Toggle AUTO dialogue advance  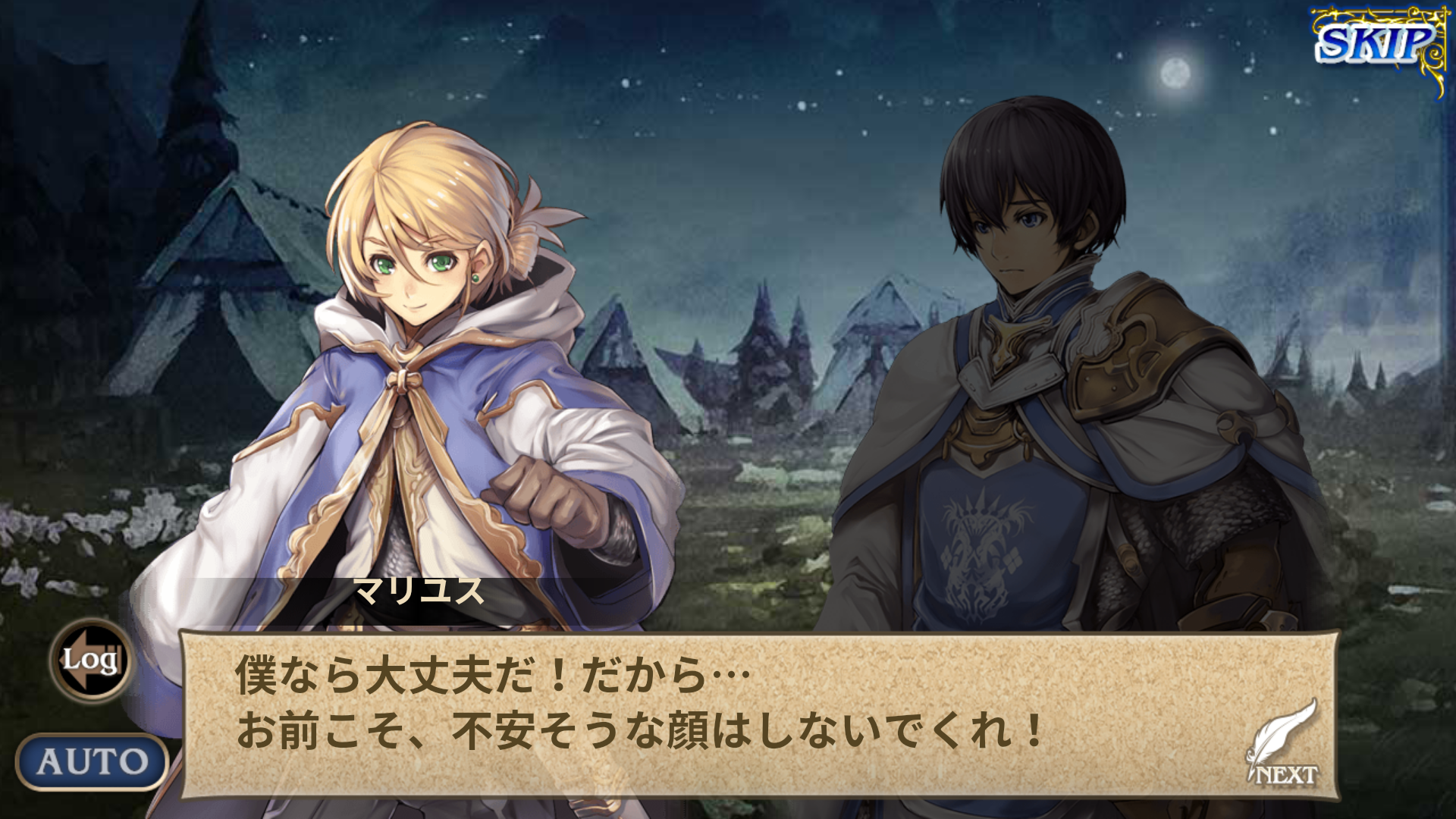92,761
